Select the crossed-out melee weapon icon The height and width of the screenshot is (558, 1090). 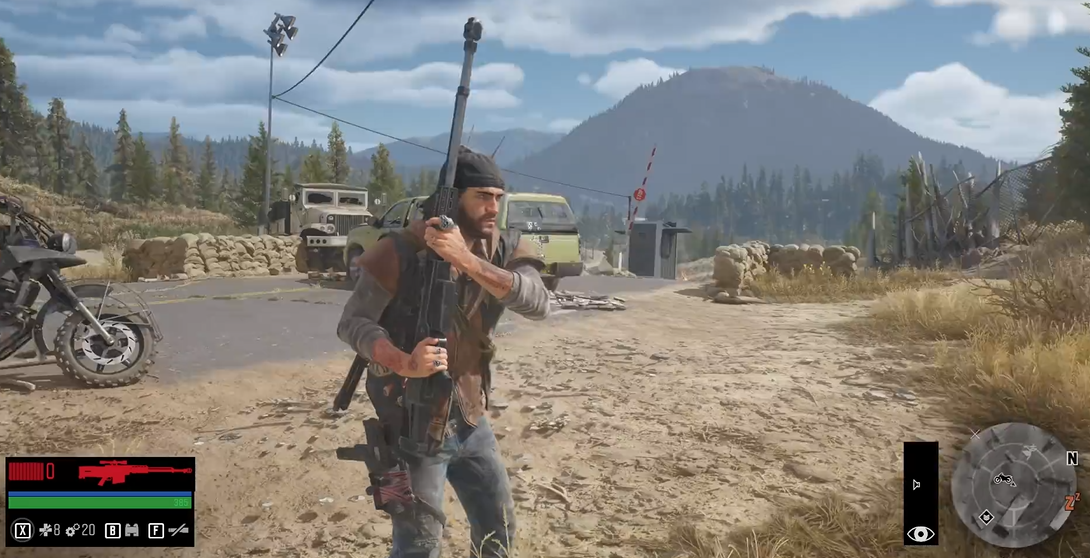(179, 530)
